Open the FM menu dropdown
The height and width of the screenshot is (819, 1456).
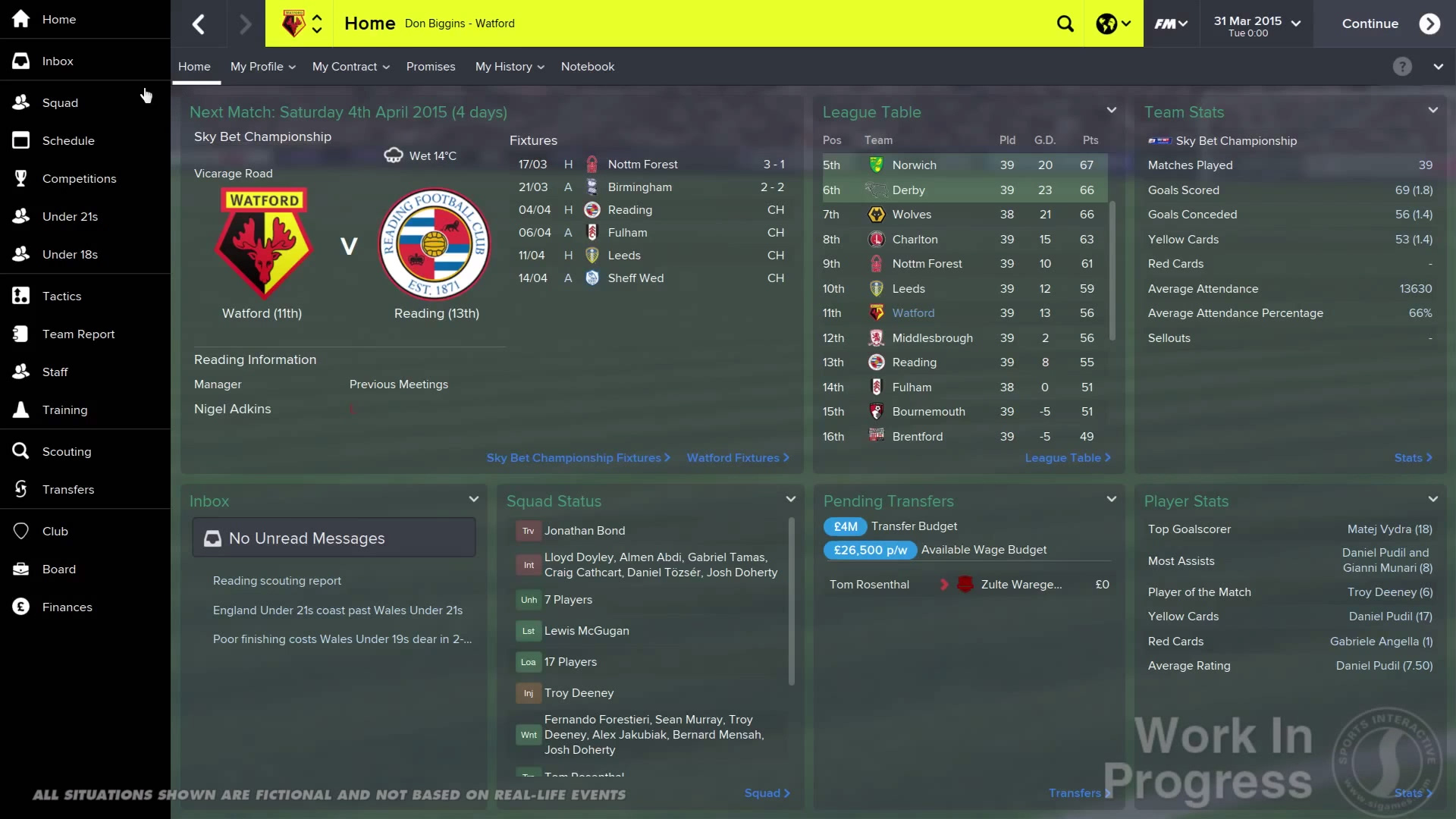point(1171,24)
